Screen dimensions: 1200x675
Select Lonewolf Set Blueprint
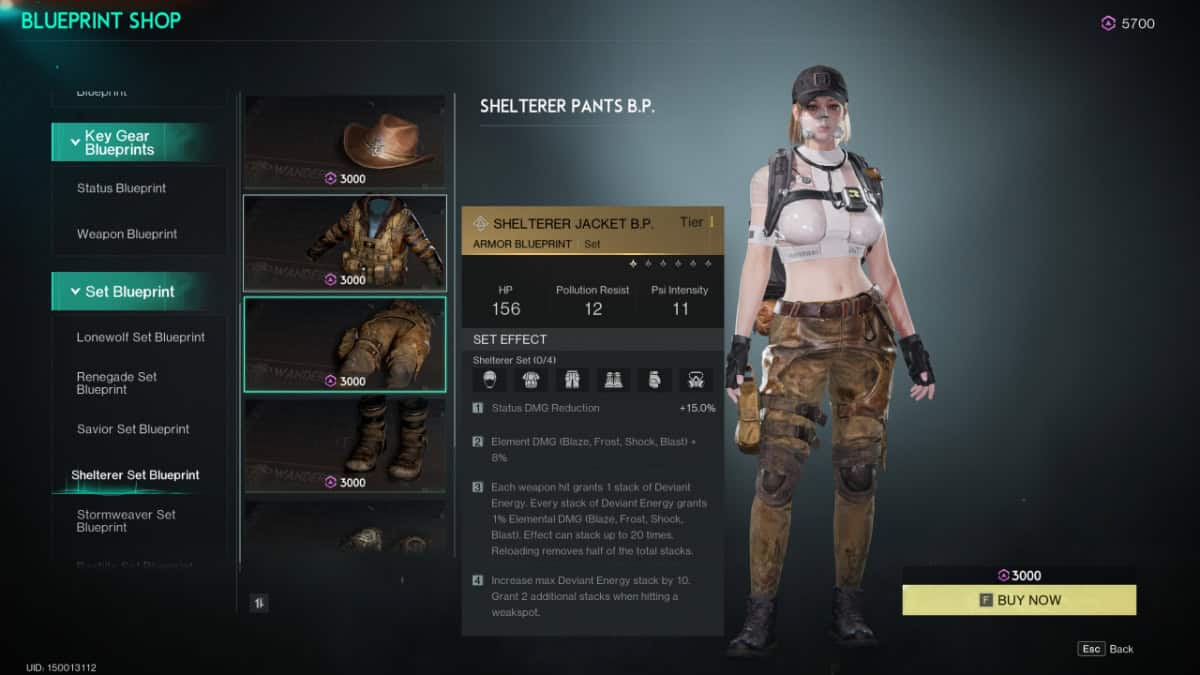[x=140, y=337]
